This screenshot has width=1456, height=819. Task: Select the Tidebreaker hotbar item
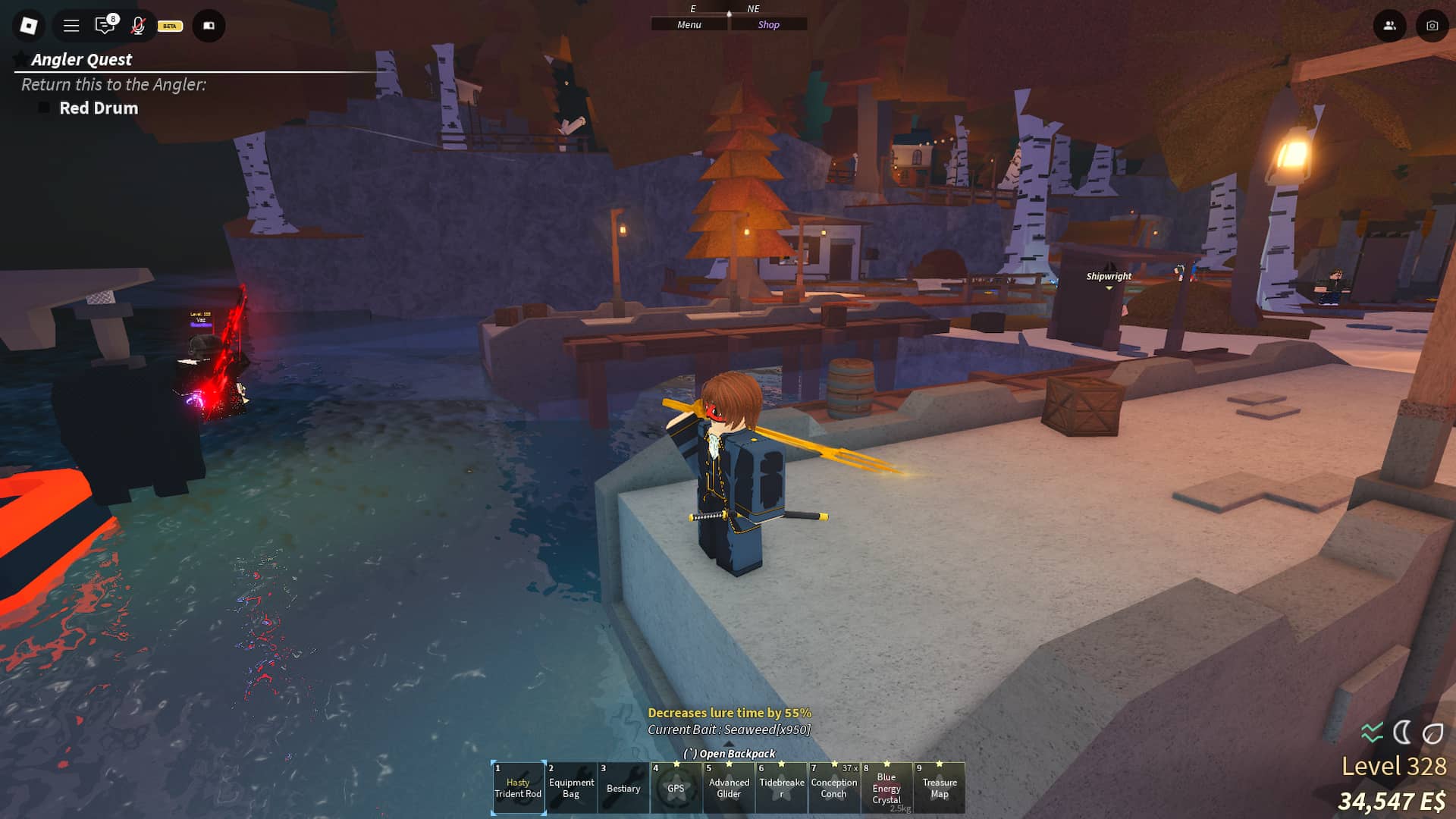[x=781, y=787]
